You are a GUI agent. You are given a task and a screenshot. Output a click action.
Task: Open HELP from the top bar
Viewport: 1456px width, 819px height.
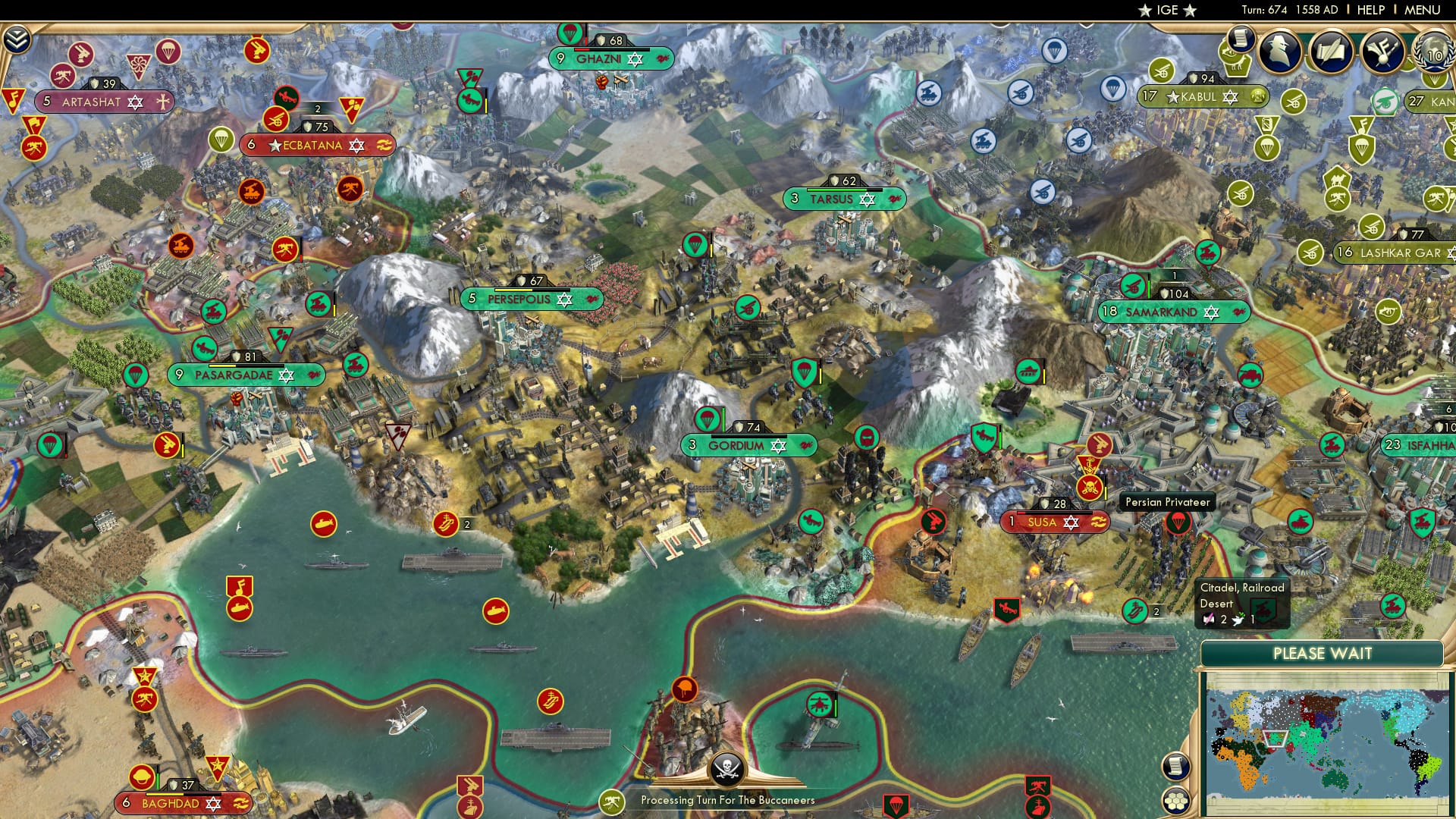(x=1370, y=10)
